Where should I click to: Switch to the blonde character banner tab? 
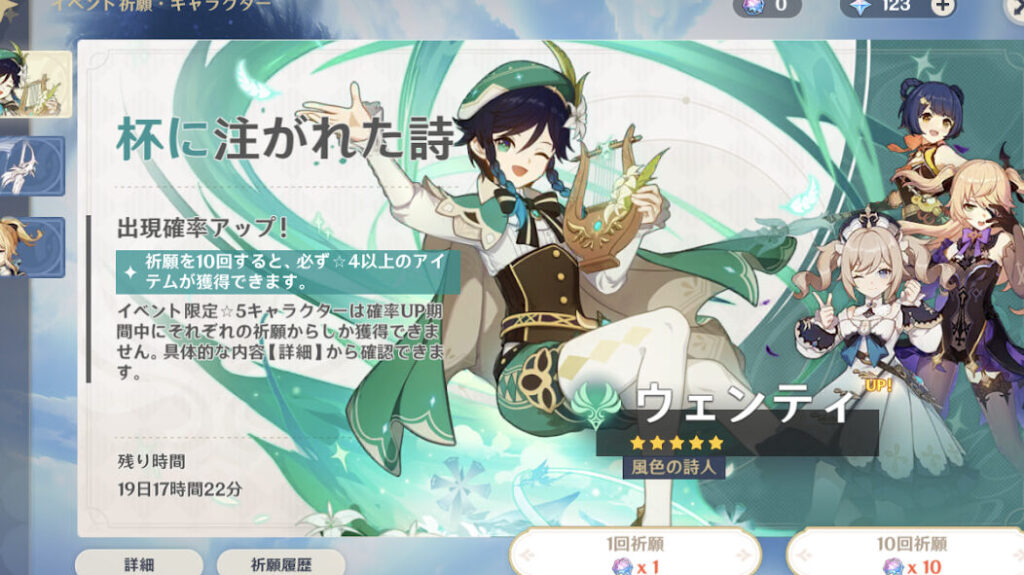pos(34,246)
